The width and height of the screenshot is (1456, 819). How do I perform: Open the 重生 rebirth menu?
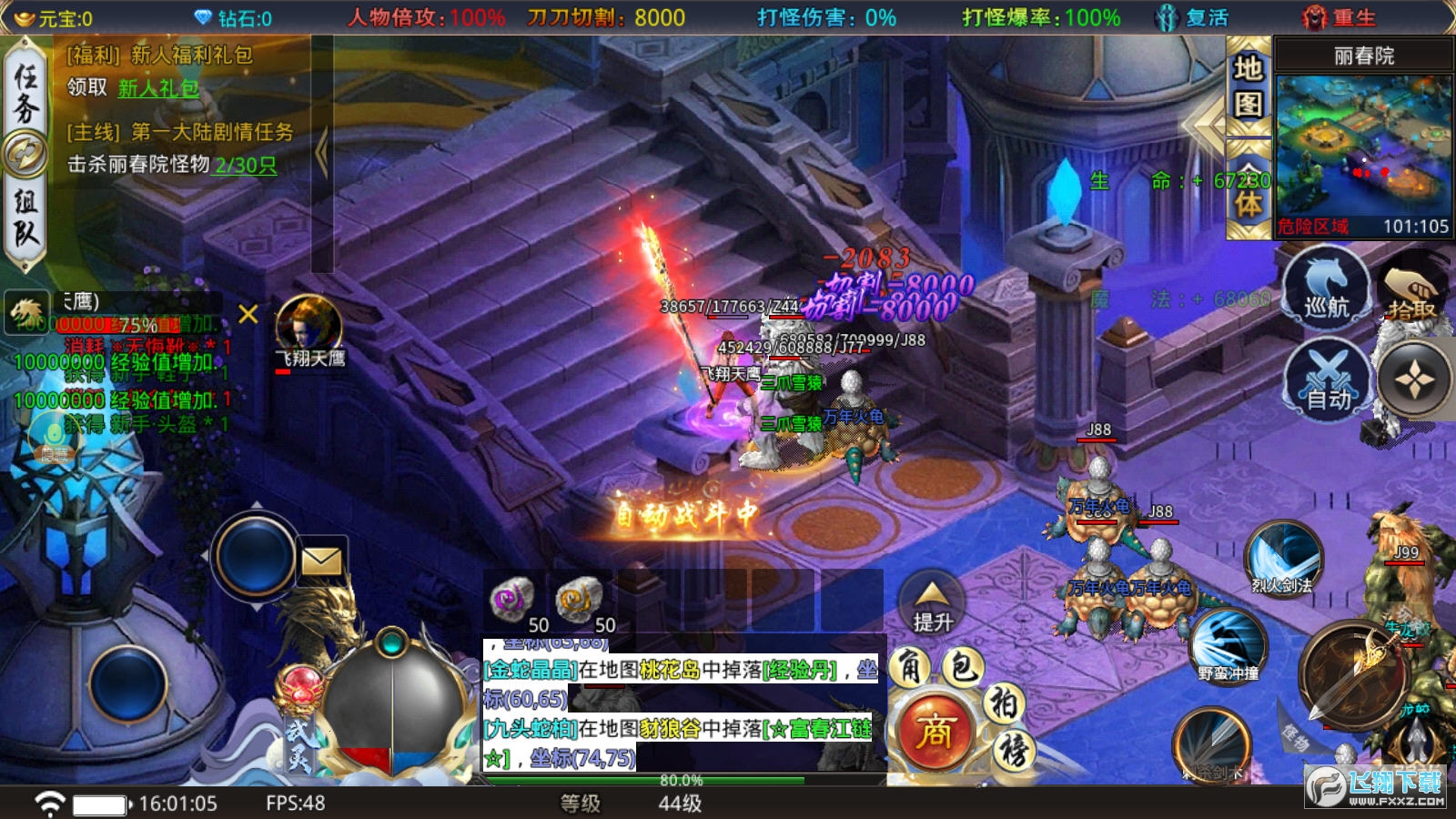coord(1340,17)
